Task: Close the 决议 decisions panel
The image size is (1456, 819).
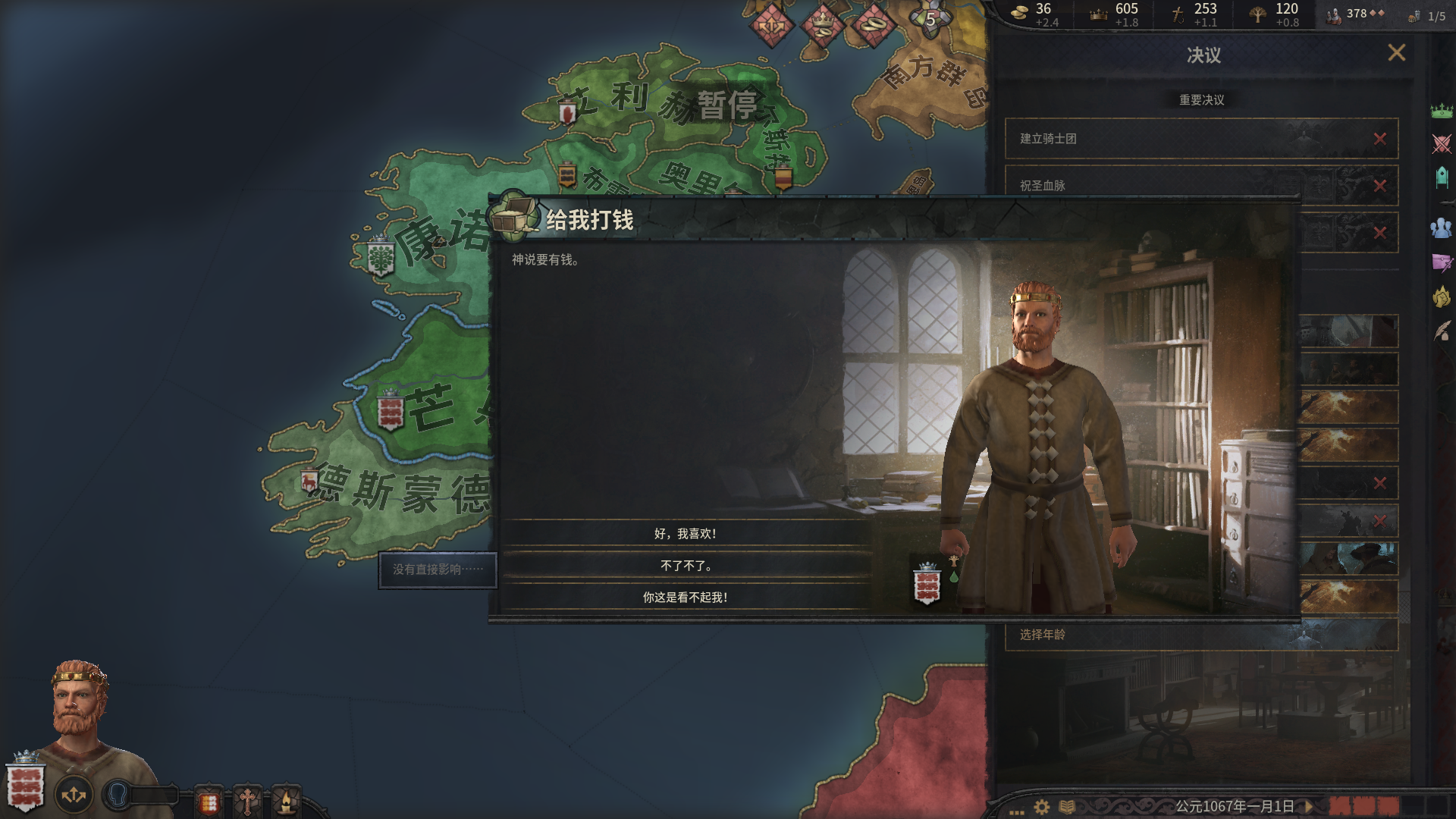Action: point(1396,53)
